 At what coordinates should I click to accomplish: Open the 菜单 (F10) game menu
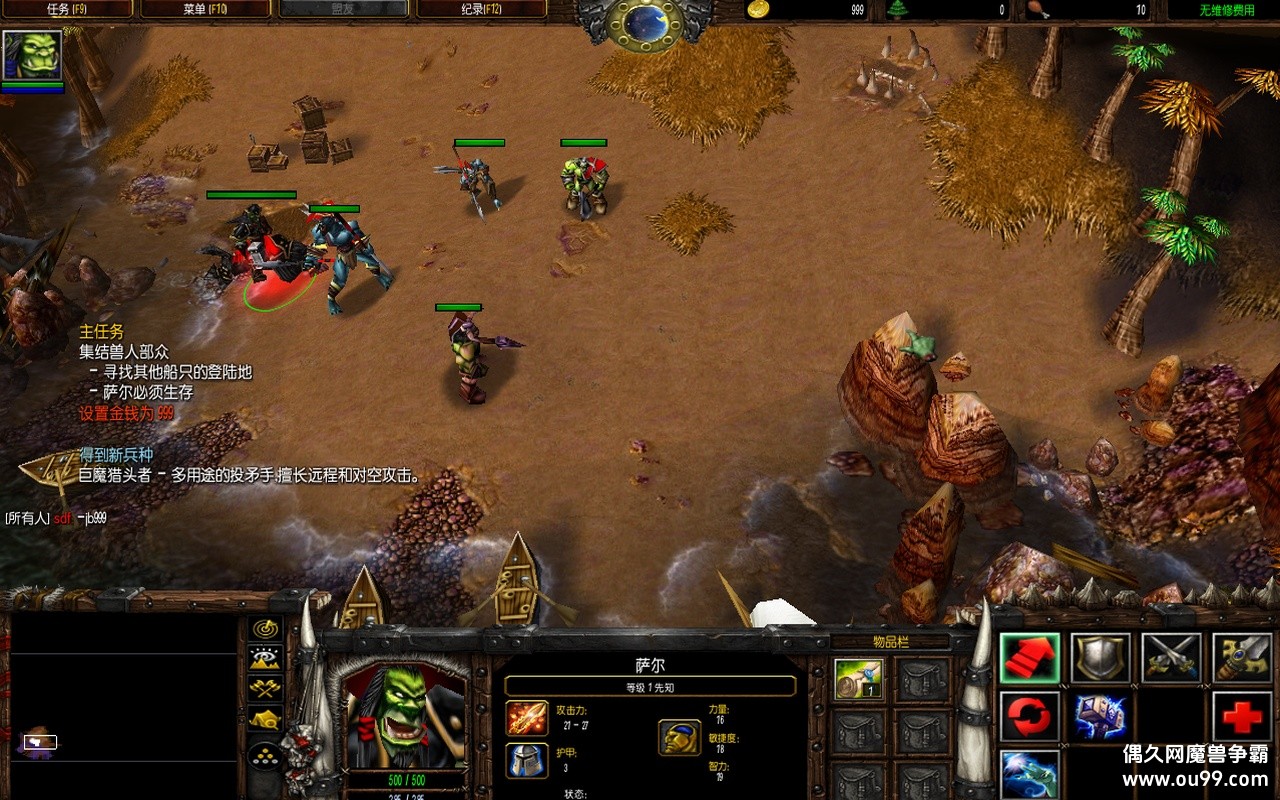(x=206, y=10)
